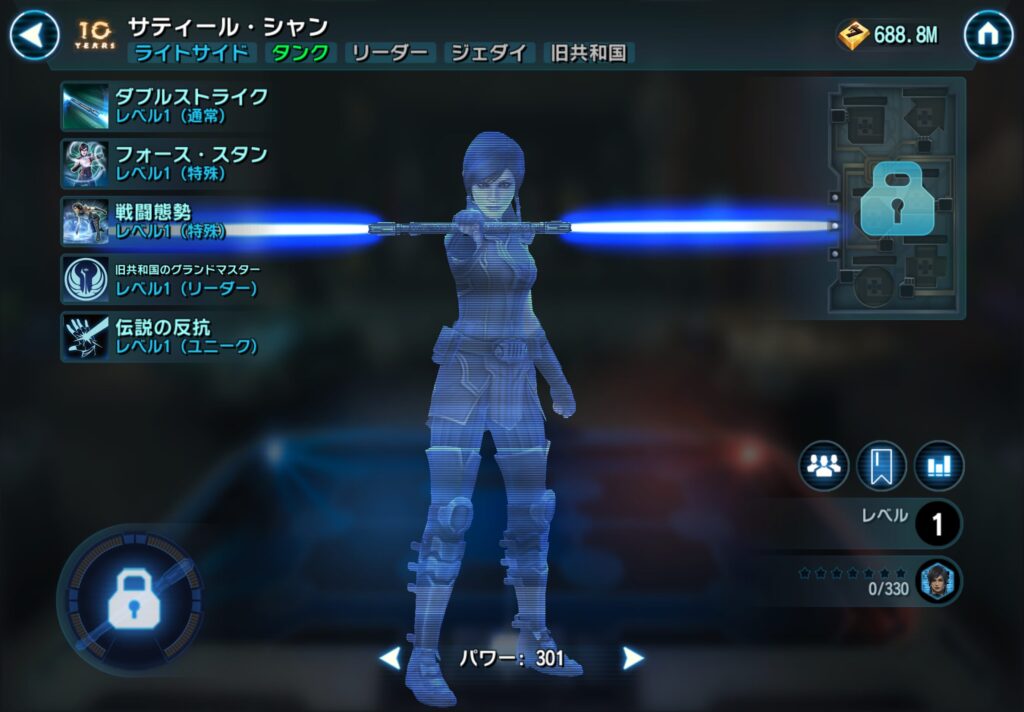The image size is (1024, 712).
Task: Open the three-people group icon button
Action: (824, 465)
